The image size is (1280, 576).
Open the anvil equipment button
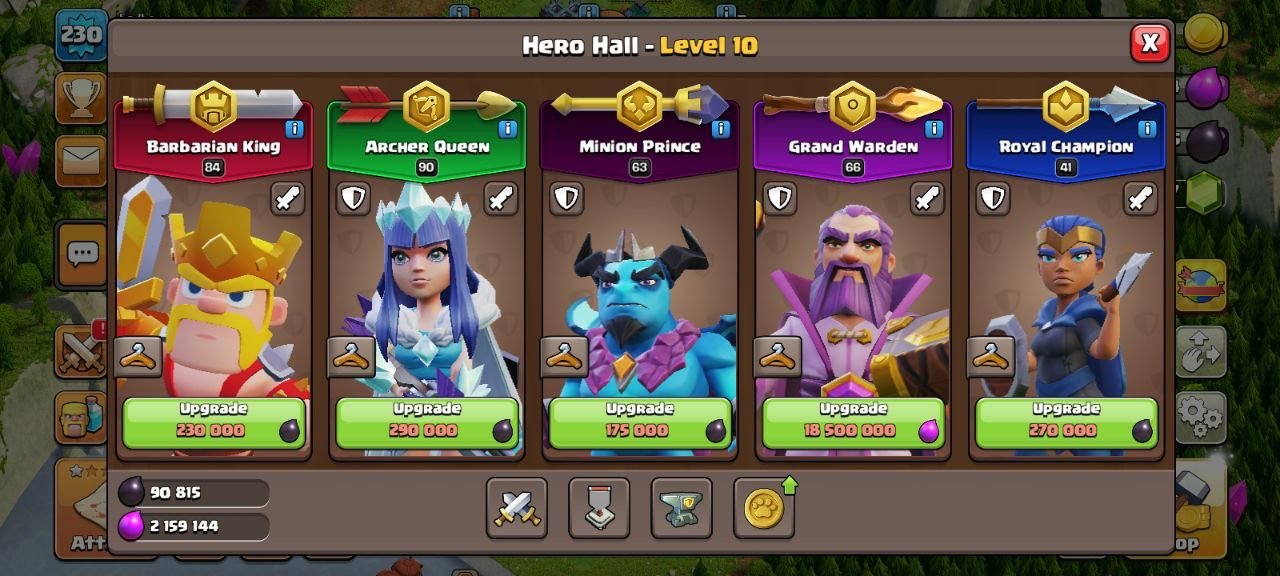point(681,508)
